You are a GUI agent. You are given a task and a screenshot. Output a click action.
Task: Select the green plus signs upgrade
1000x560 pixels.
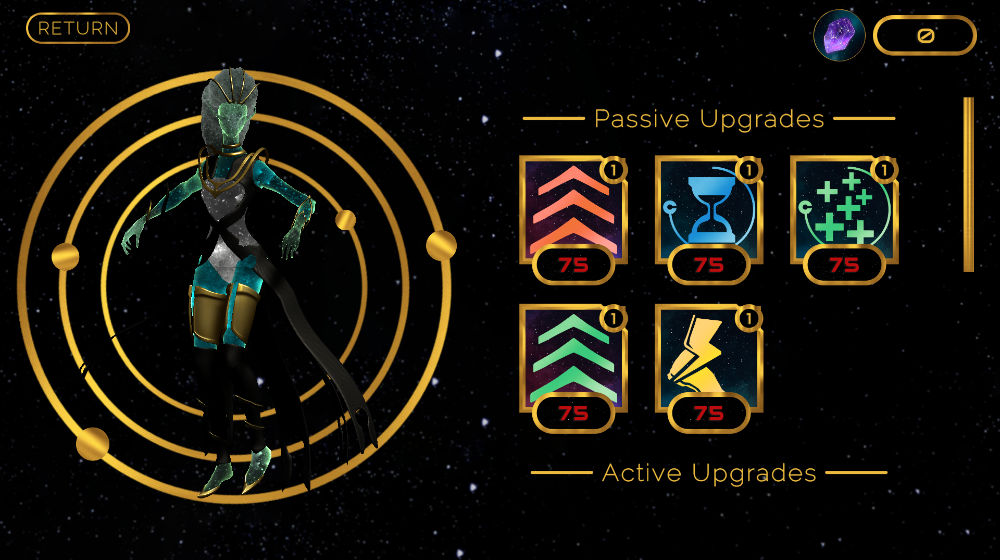843,210
